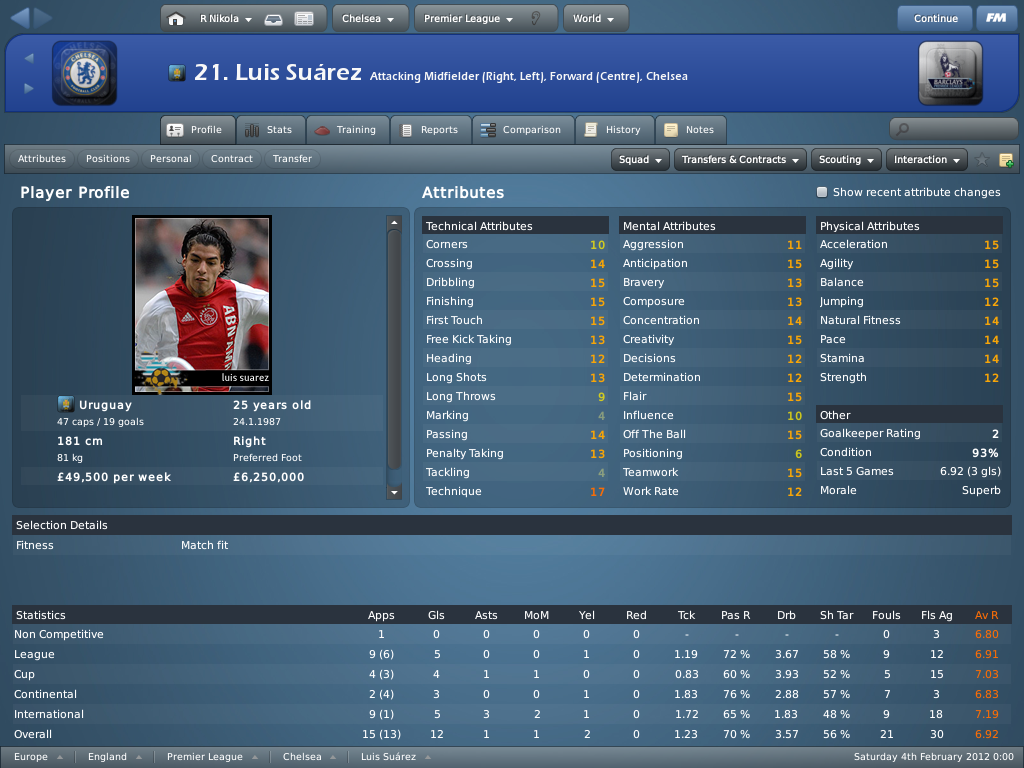The height and width of the screenshot is (768, 1024).
Task: Show the Contract section
Action: (232, 159)
